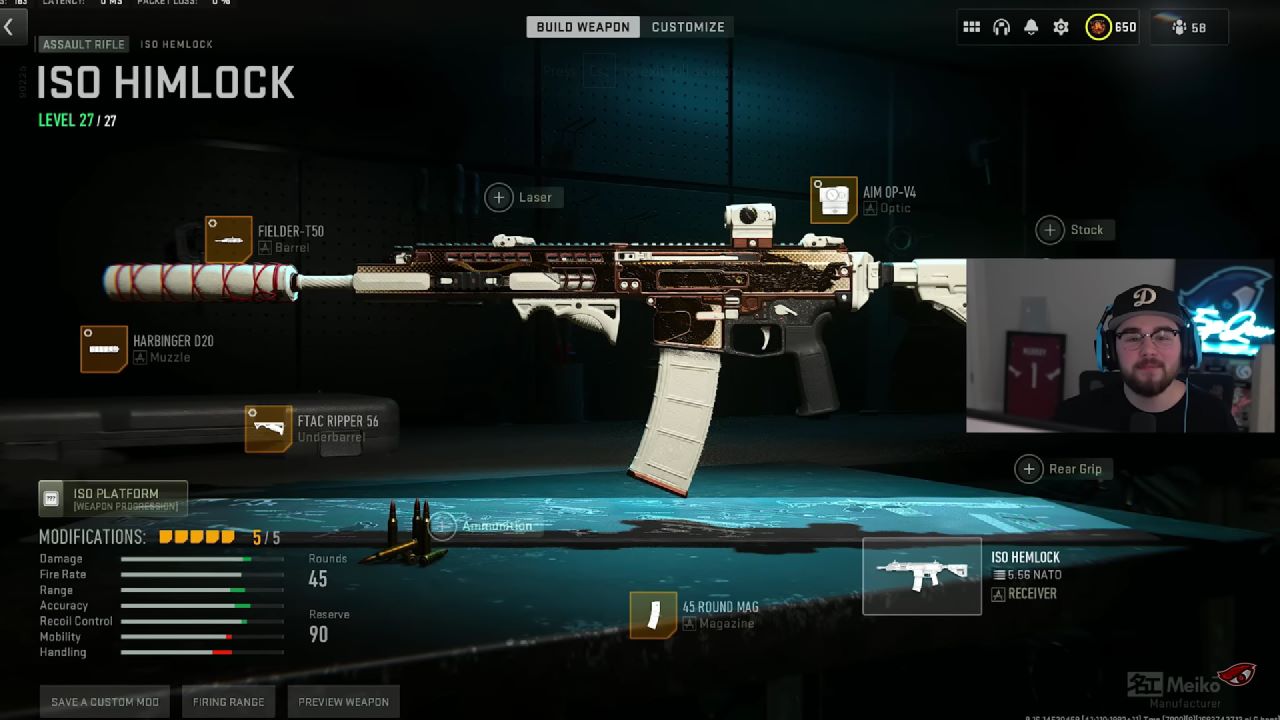Click the Preview Weapon button
Viewport: 1280px width, 720px height.
point(343,702)
